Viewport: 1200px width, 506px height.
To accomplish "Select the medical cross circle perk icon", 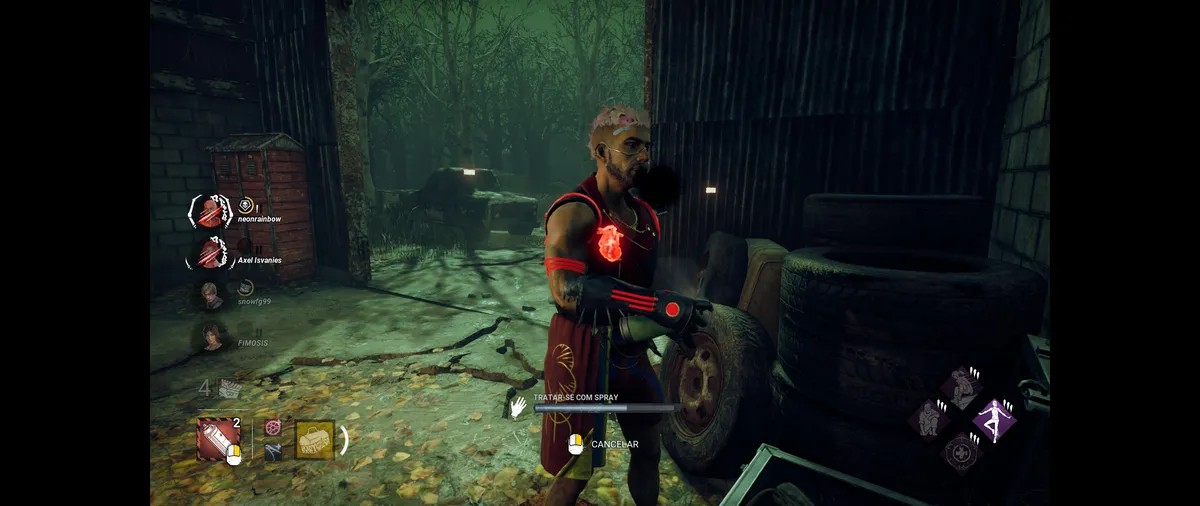I will click(x=962, y=452).
